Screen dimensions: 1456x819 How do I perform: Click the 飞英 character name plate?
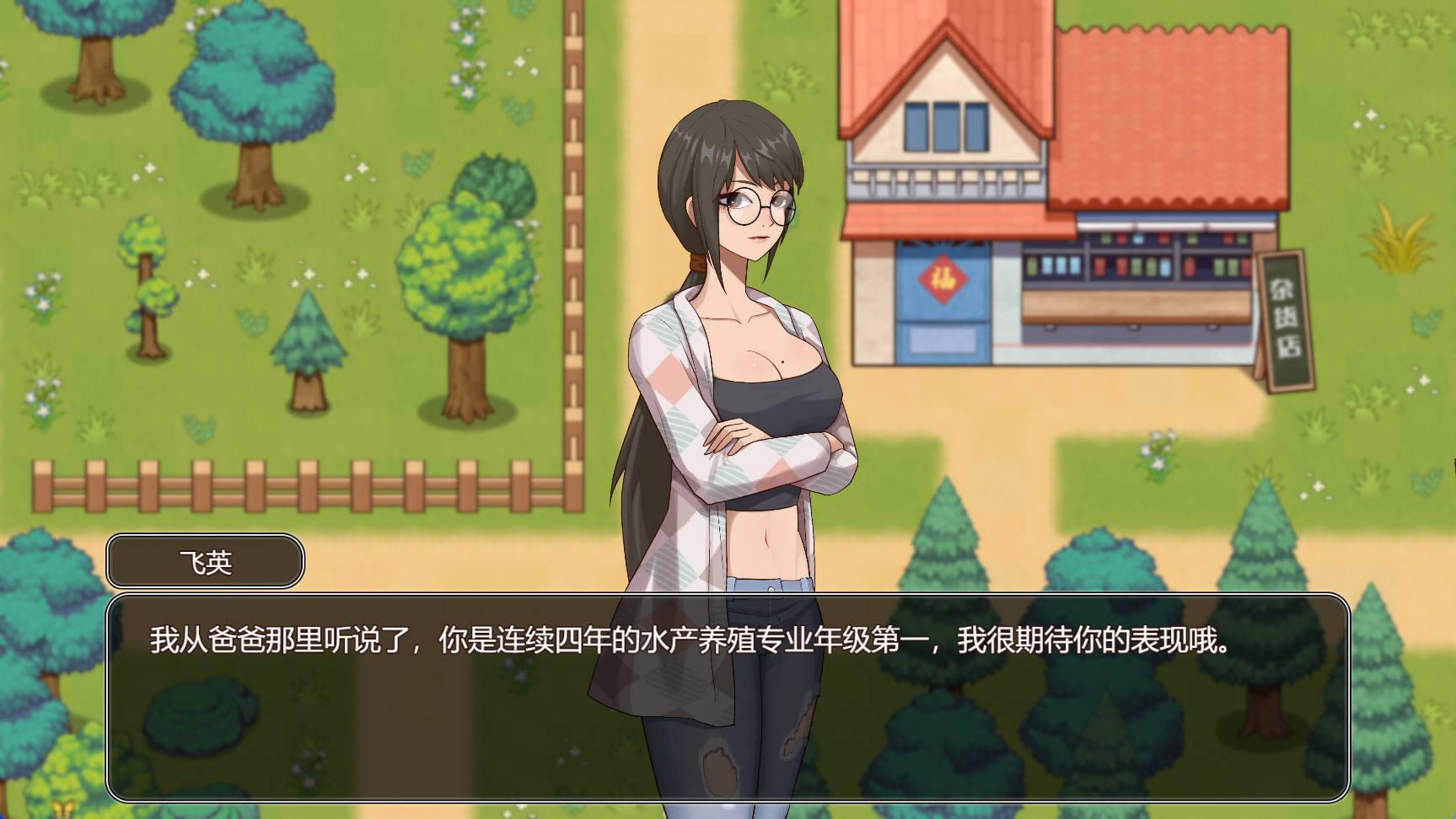(x=205, y=560)
